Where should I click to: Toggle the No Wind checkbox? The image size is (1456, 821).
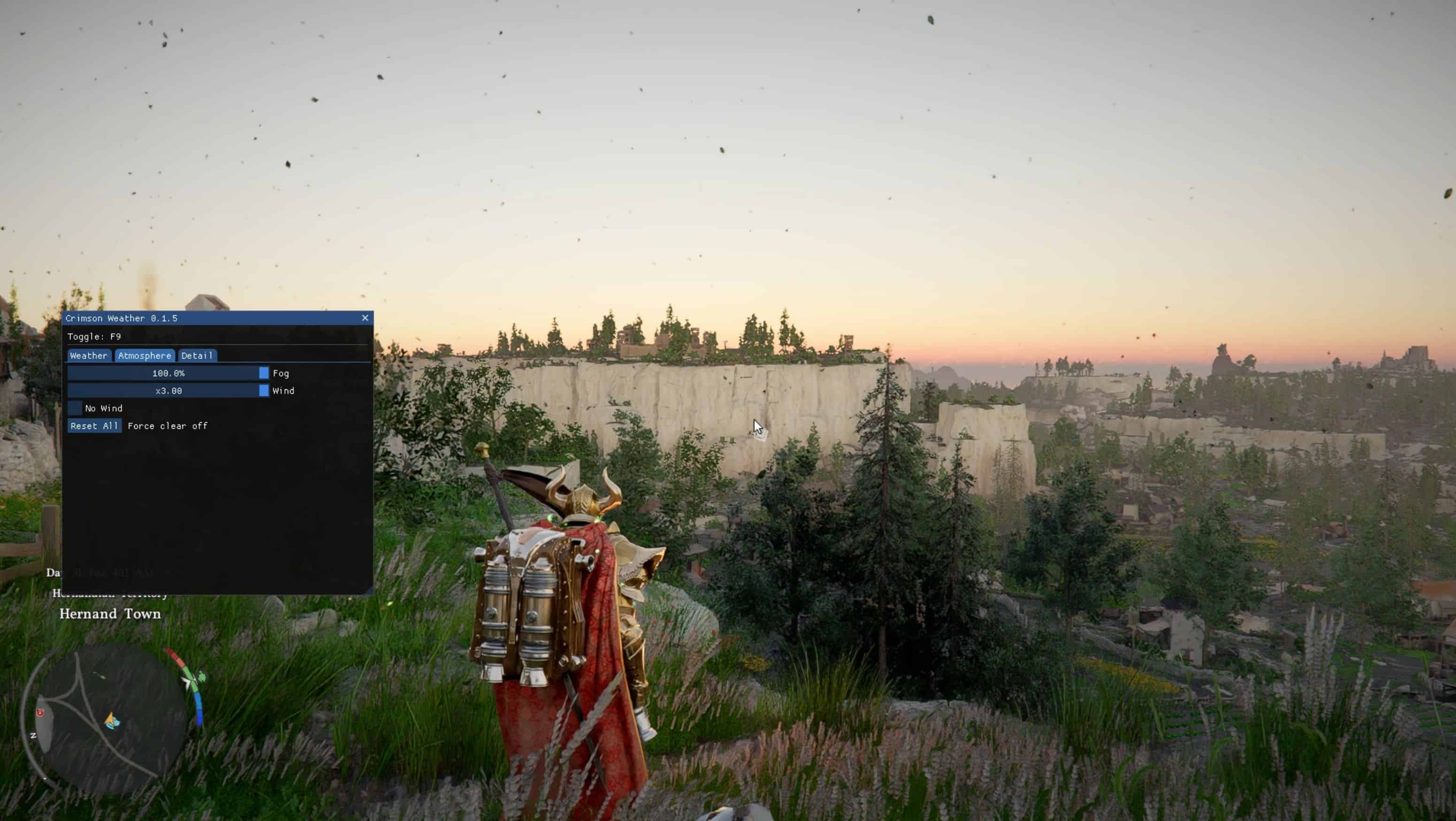click(x=75, y=409)
